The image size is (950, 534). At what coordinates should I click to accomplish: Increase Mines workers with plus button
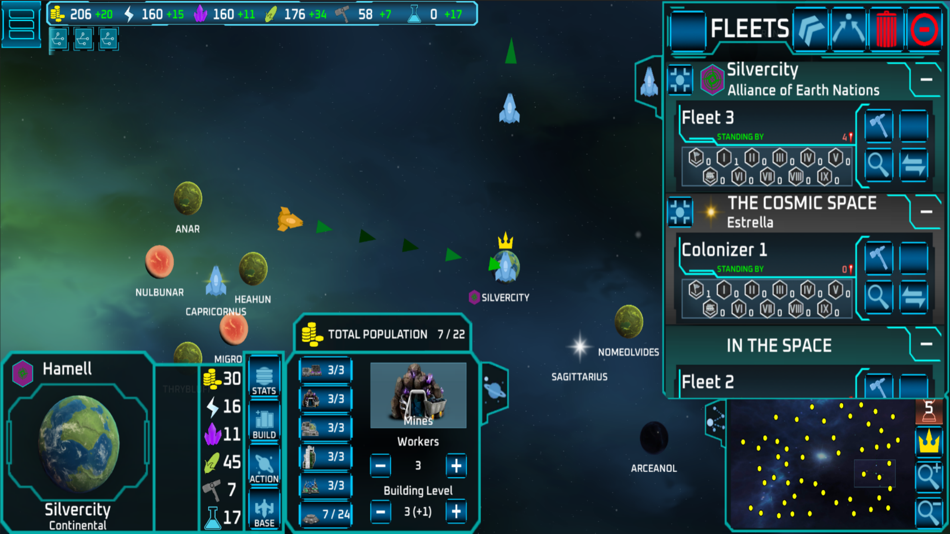click(456, 465)
